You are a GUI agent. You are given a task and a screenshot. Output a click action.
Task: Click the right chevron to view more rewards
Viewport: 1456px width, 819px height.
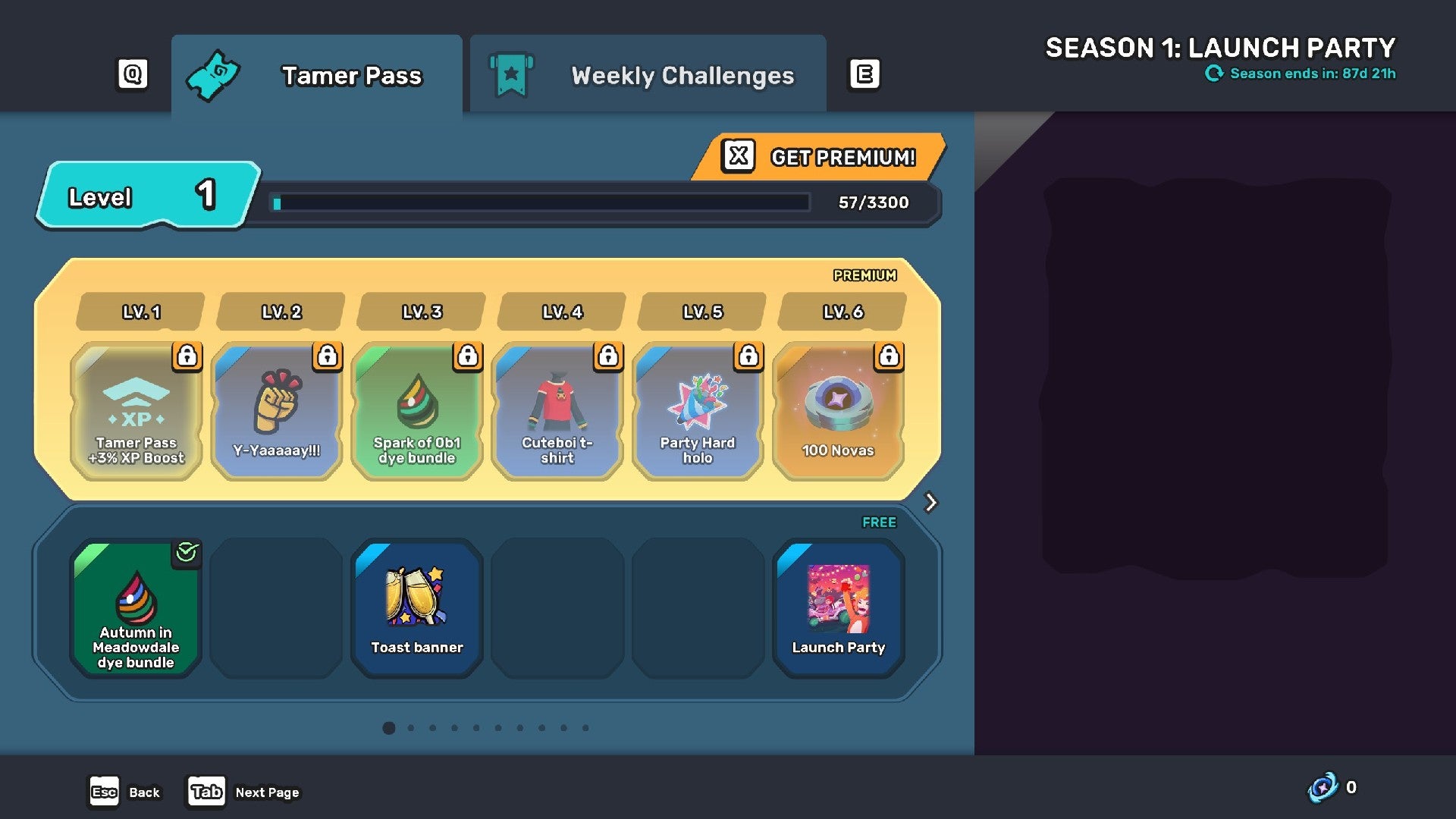tap(930, 503)
